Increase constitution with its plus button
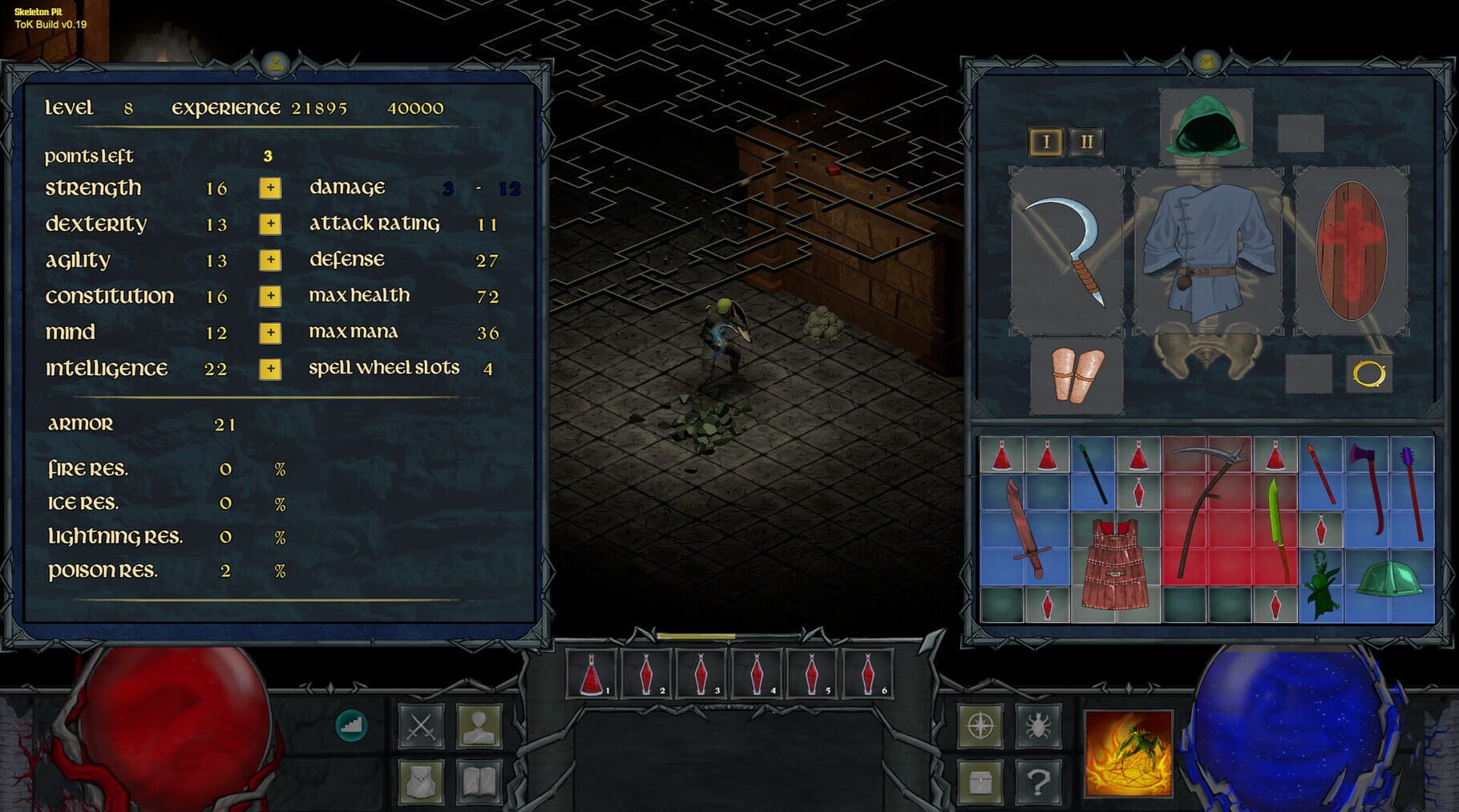Image resolution: width=1459 pixels, height=812 pixels. click(x=270, y=297)
